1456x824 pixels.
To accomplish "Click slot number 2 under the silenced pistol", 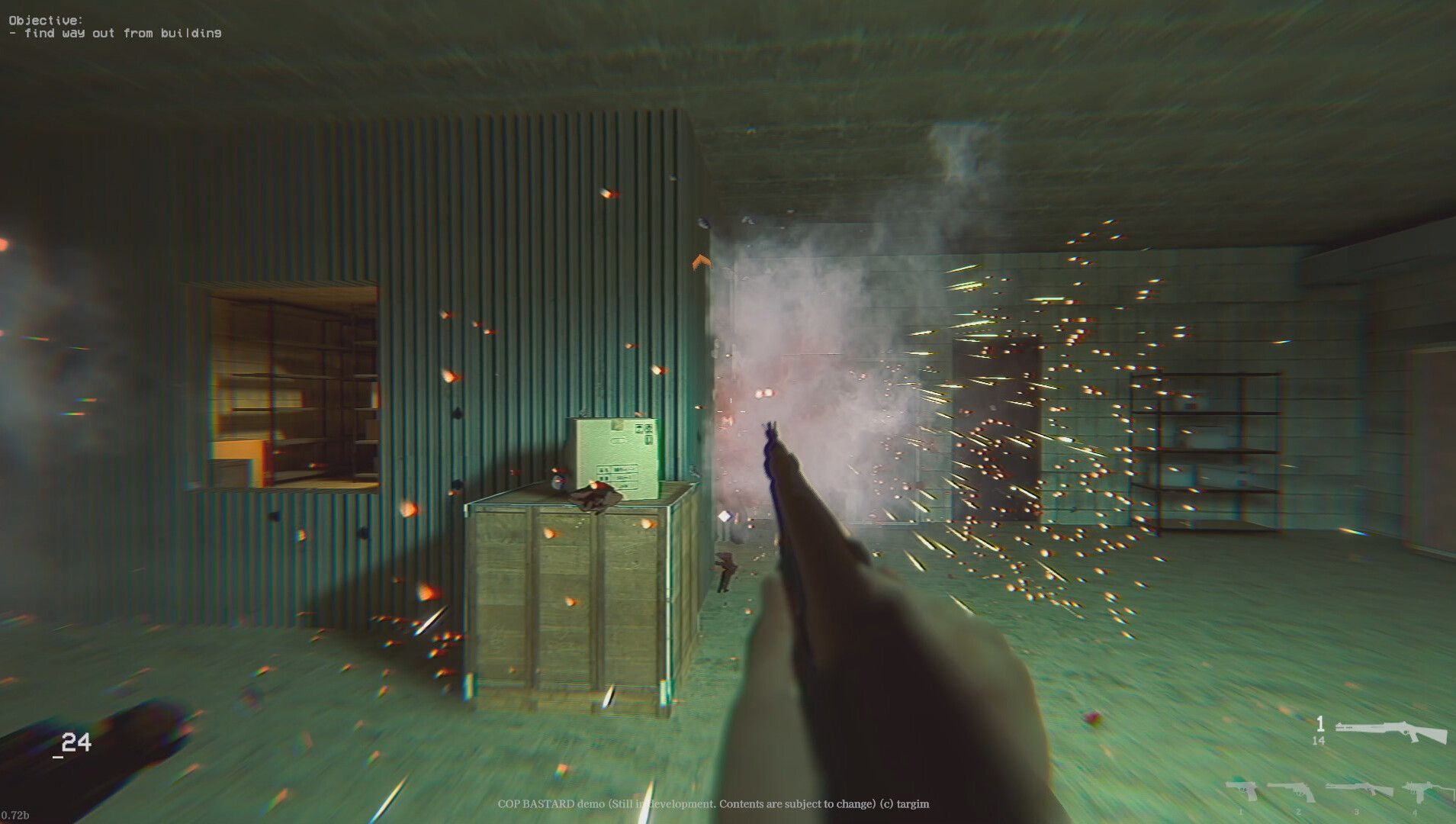I will tap(1299, 813).
